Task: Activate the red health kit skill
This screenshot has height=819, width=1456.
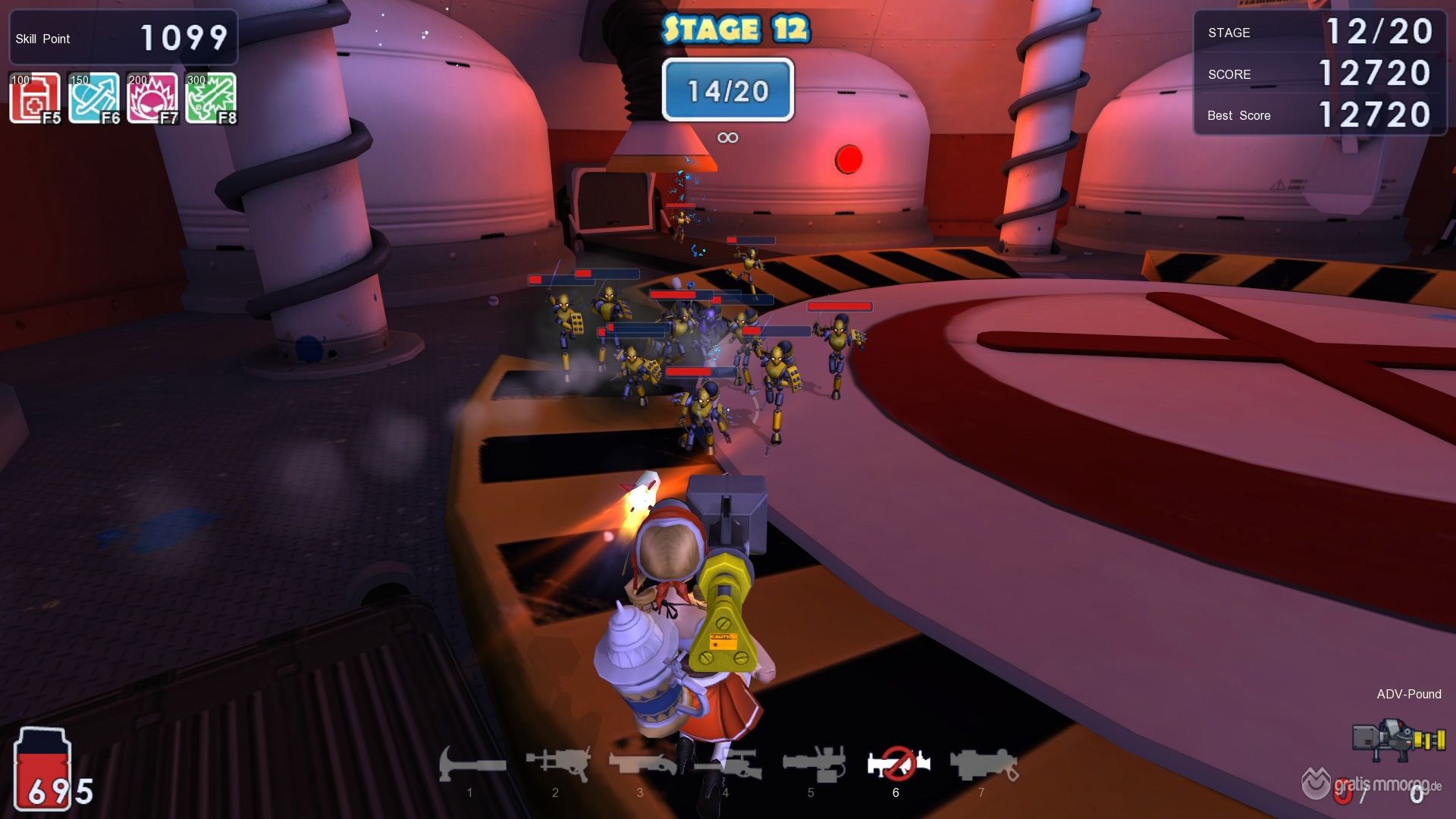Action: pos(35,98)
